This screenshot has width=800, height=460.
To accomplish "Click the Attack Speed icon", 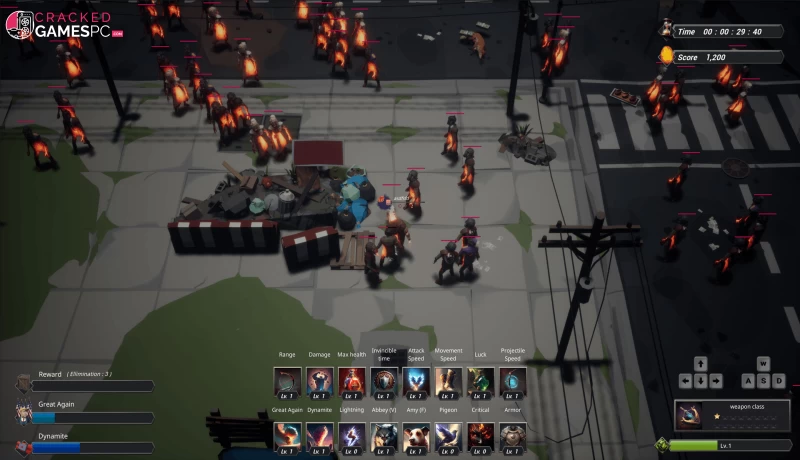I will (416, 381).
